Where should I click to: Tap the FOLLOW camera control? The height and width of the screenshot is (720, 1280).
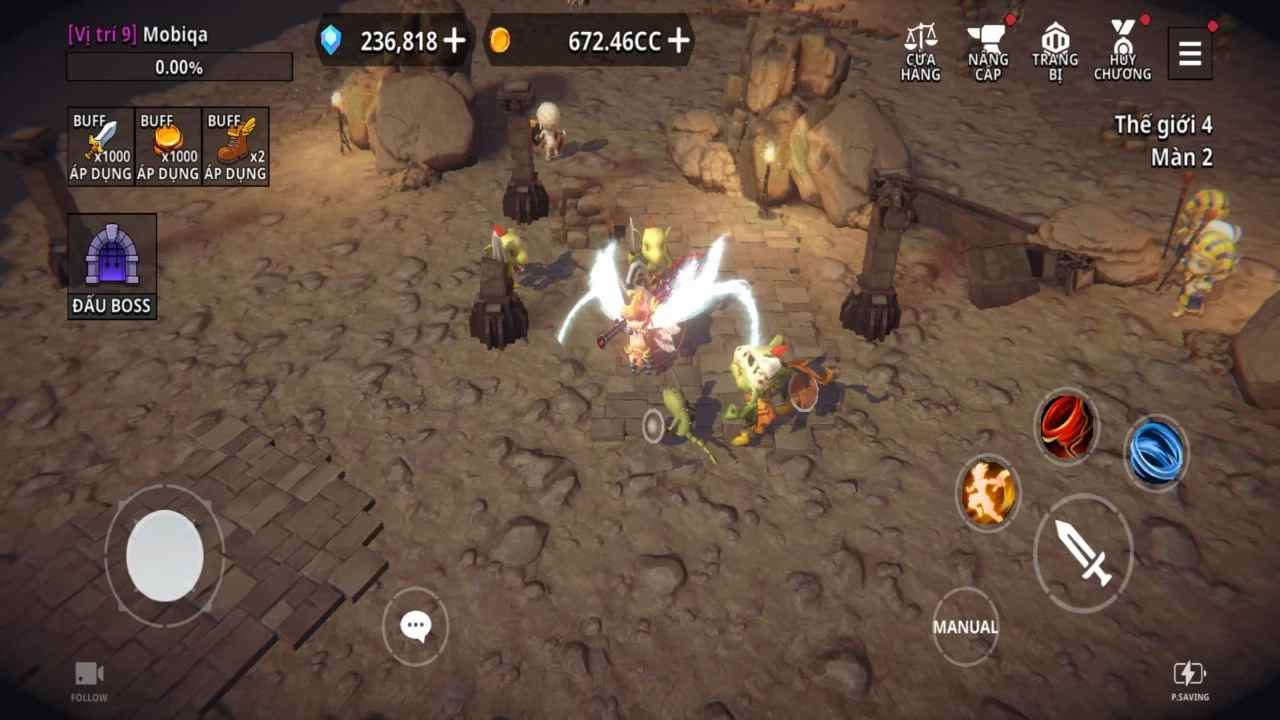[x=88, y=678]
